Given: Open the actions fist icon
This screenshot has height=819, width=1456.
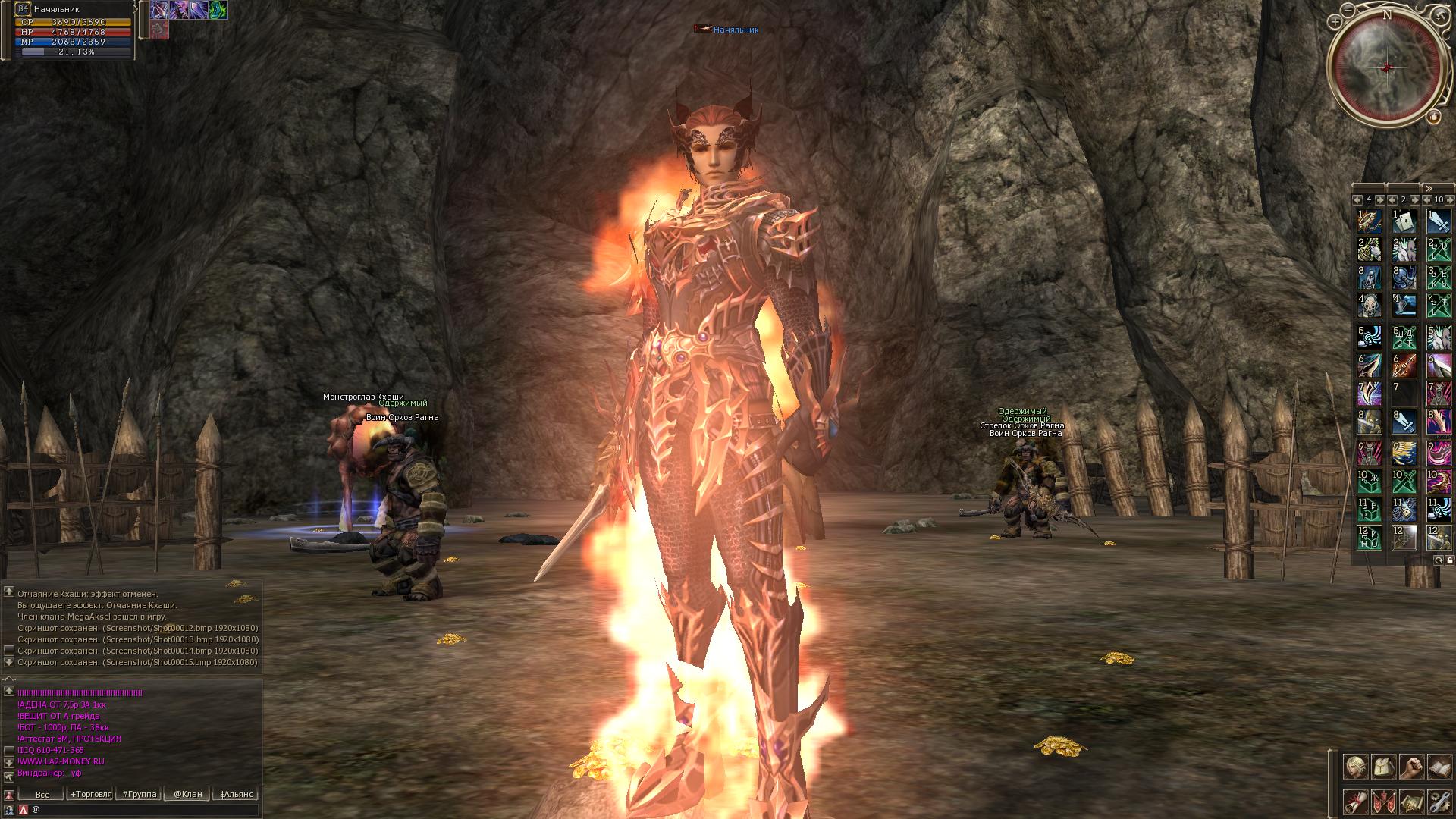Looking at the screenshot, I should [x=1410, y=767].
